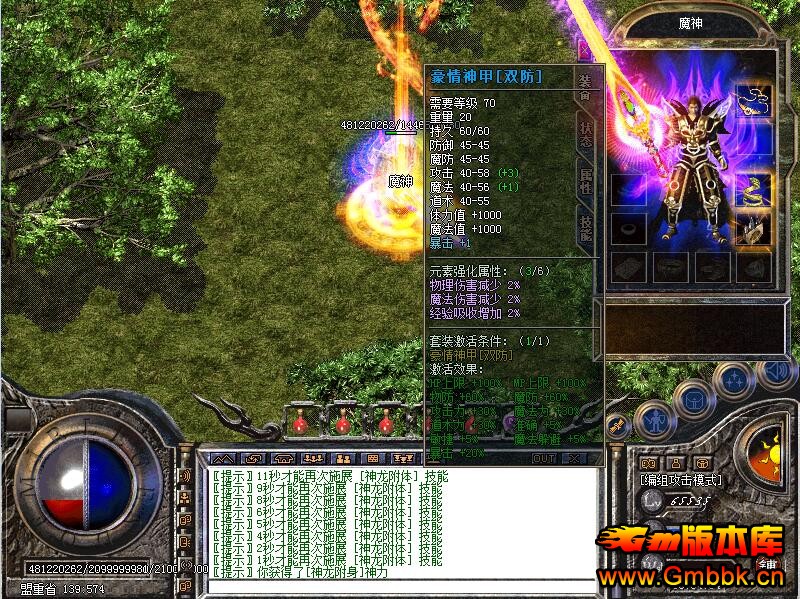Select the equipped necklace slot
Screen dimensions: 800x599
pyautogui.click(x=752, y=100)
